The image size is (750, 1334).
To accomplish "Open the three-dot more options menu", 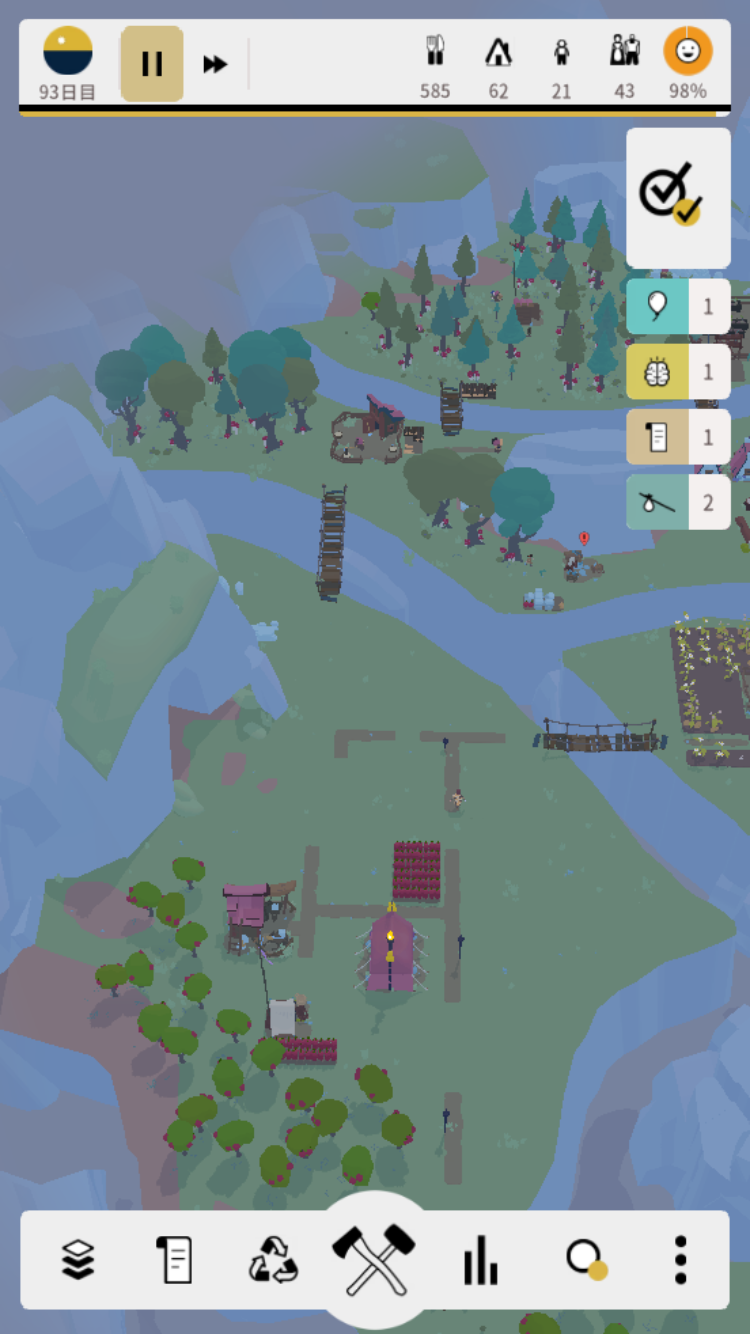I will (x=681, y=1259).
